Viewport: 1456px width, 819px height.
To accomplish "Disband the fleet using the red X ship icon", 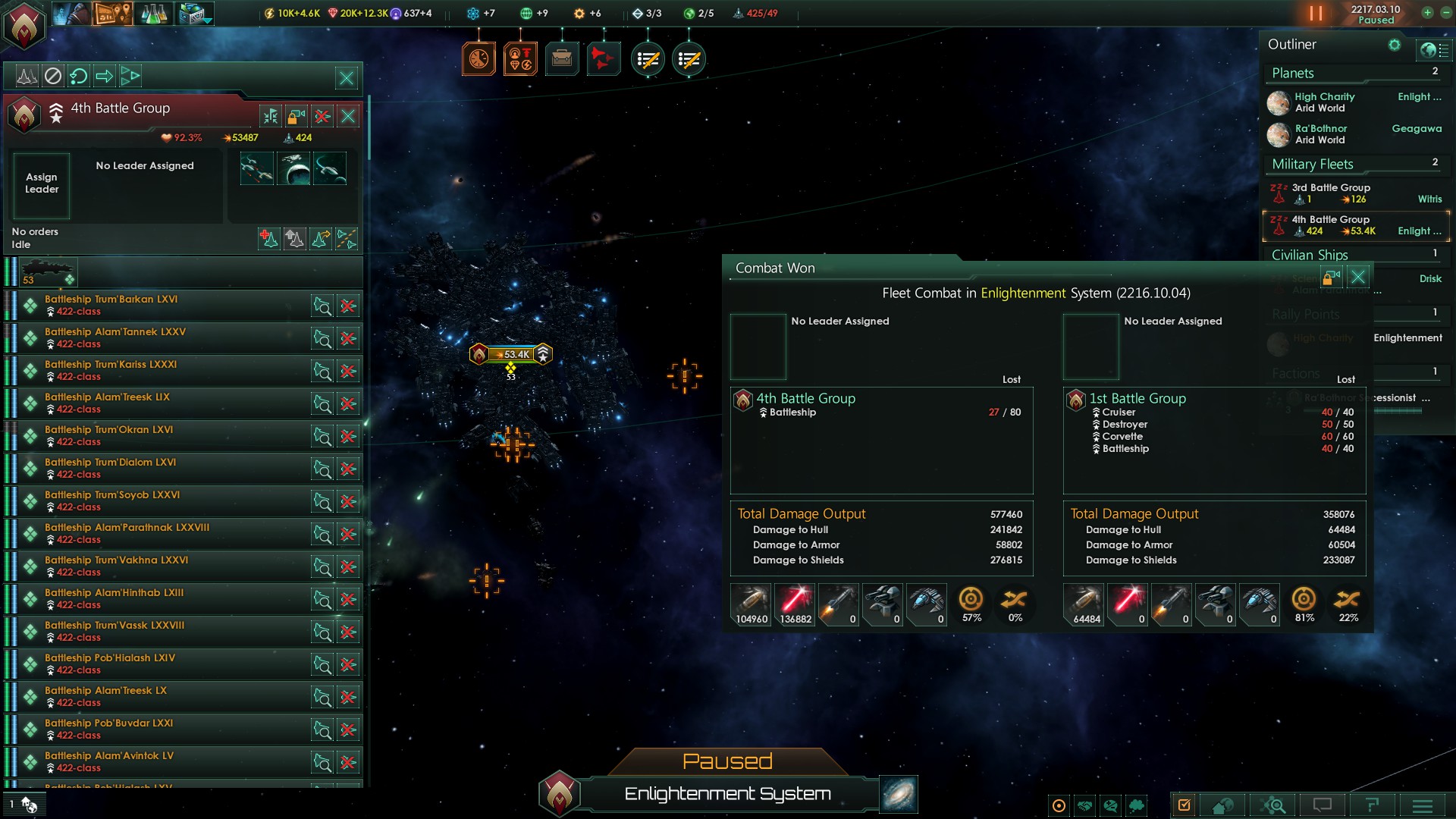I will [x=322, y=116].
